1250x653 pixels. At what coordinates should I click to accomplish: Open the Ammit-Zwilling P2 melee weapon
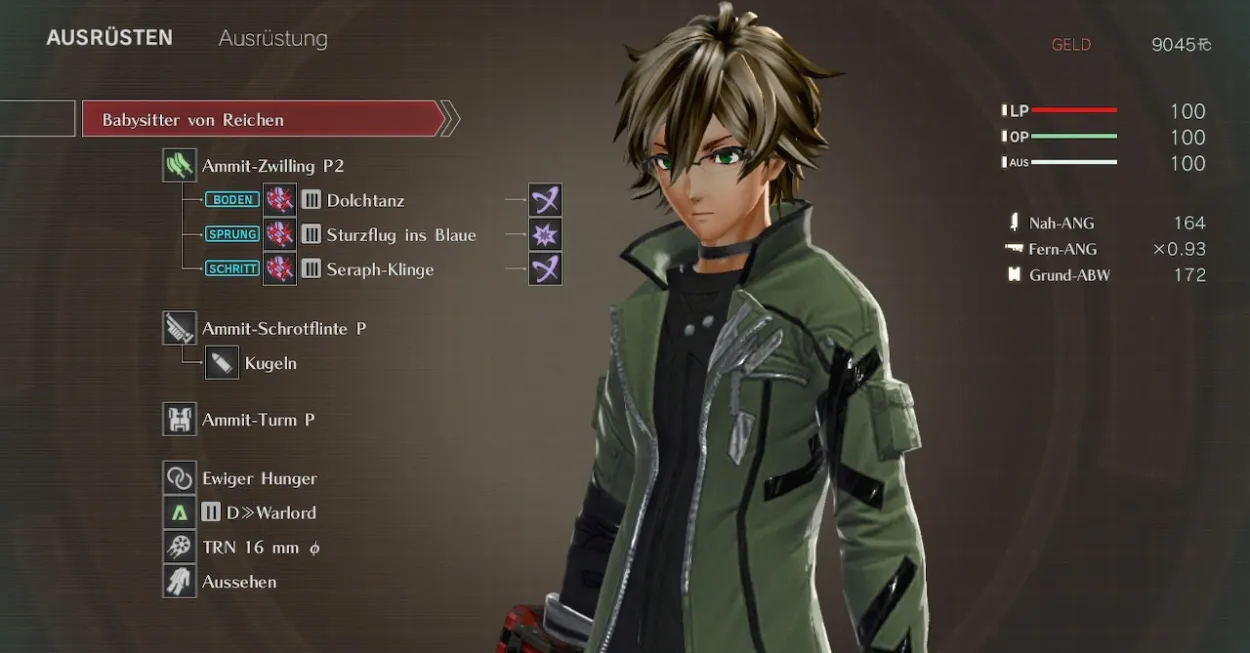pyautogui.click(x=272, y=166)
